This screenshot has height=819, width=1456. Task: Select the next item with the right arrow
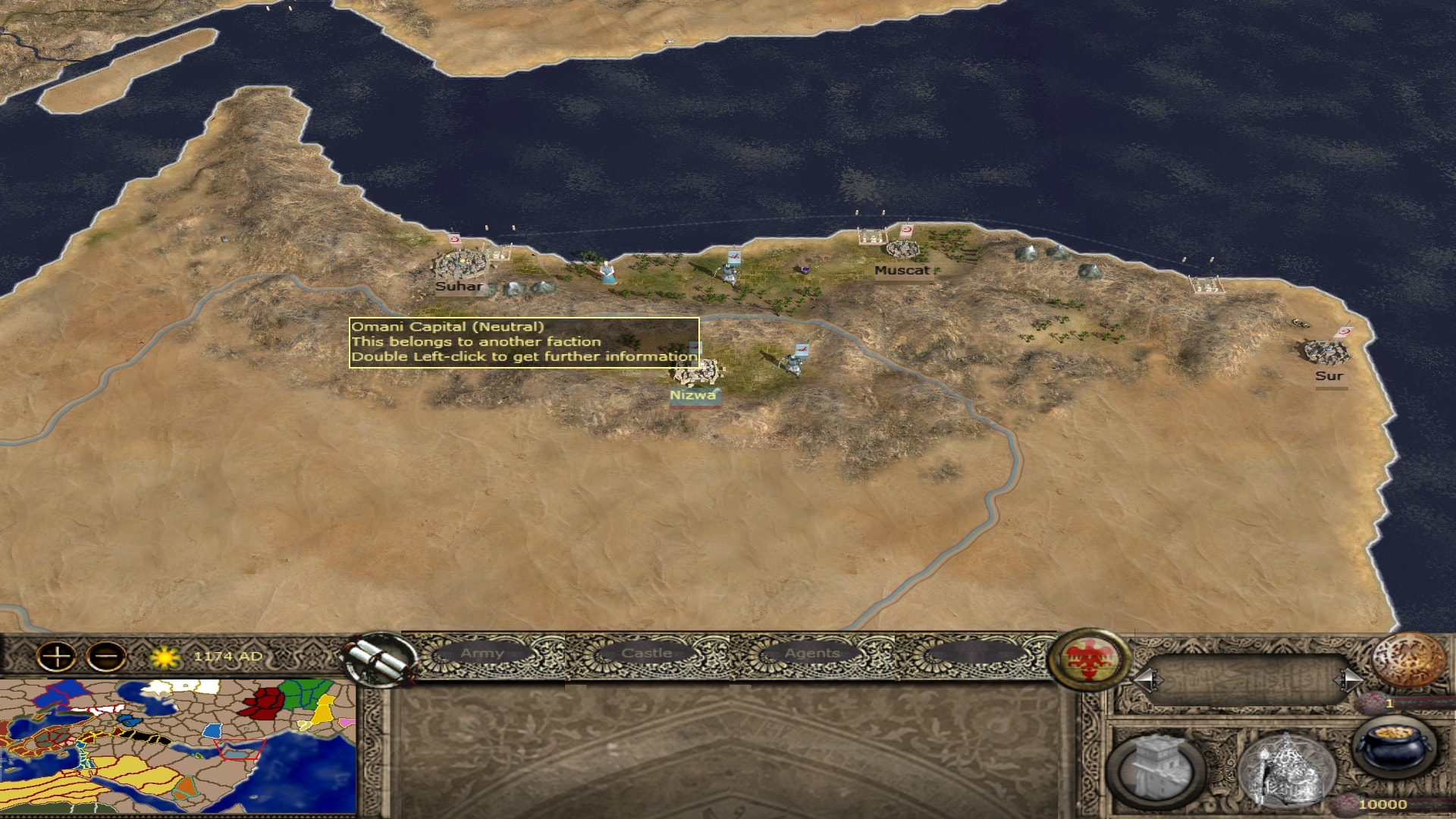[x=1349, y=679]
